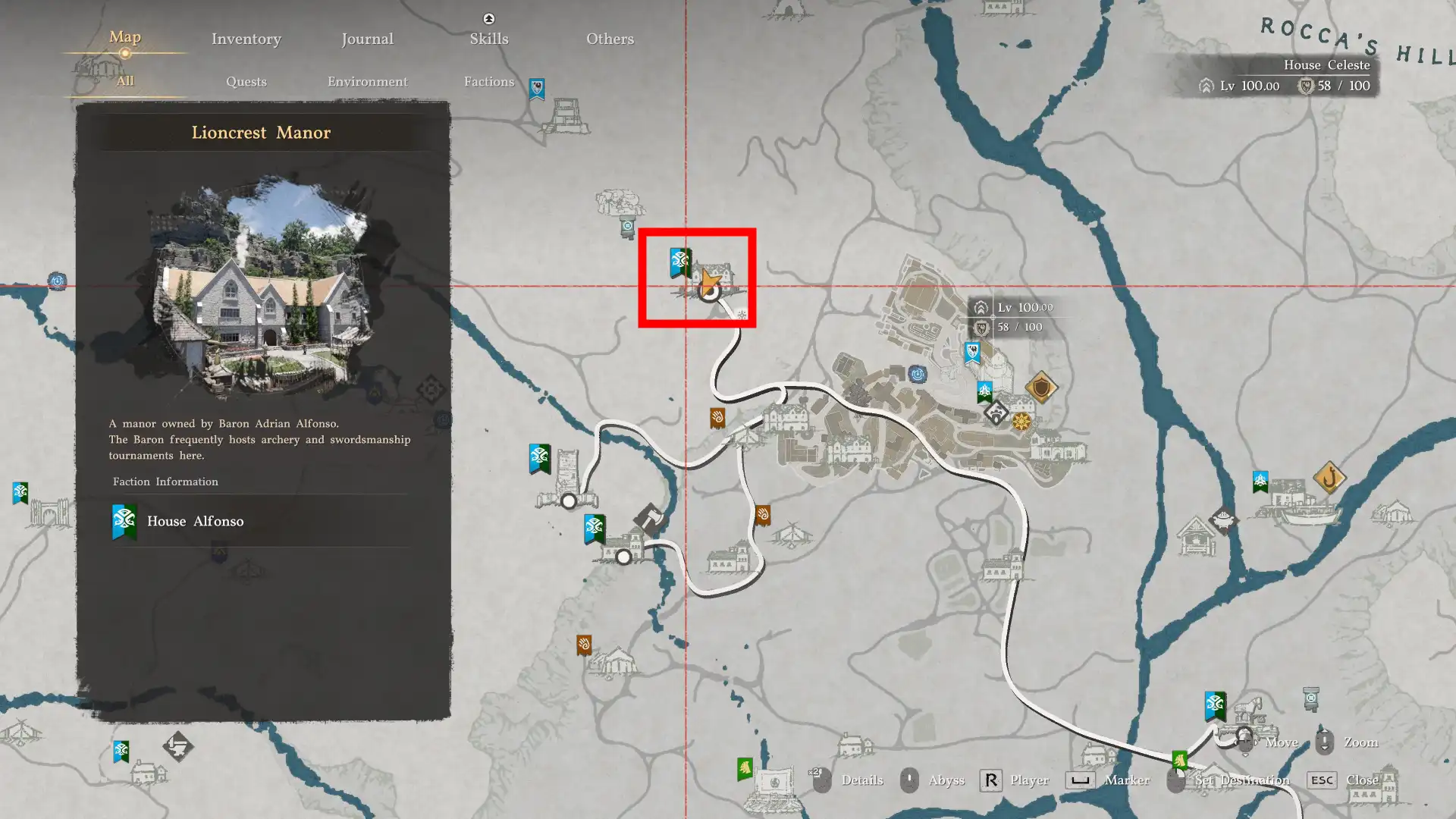Choose the Environment map filter
The height and width of the screenshot is (819, 1456).
tap(367, 81)
